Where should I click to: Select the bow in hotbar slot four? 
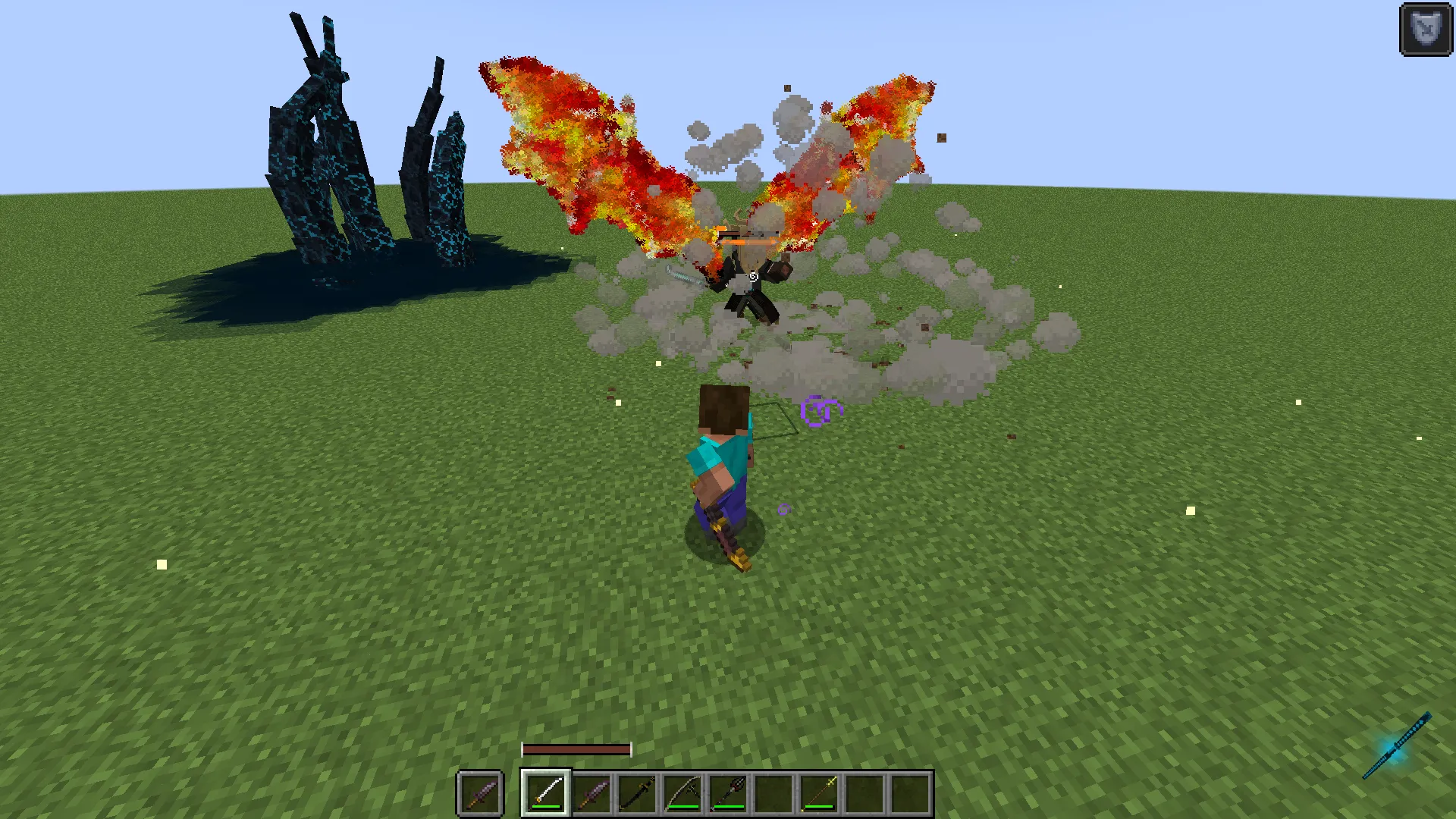(683, 792)
